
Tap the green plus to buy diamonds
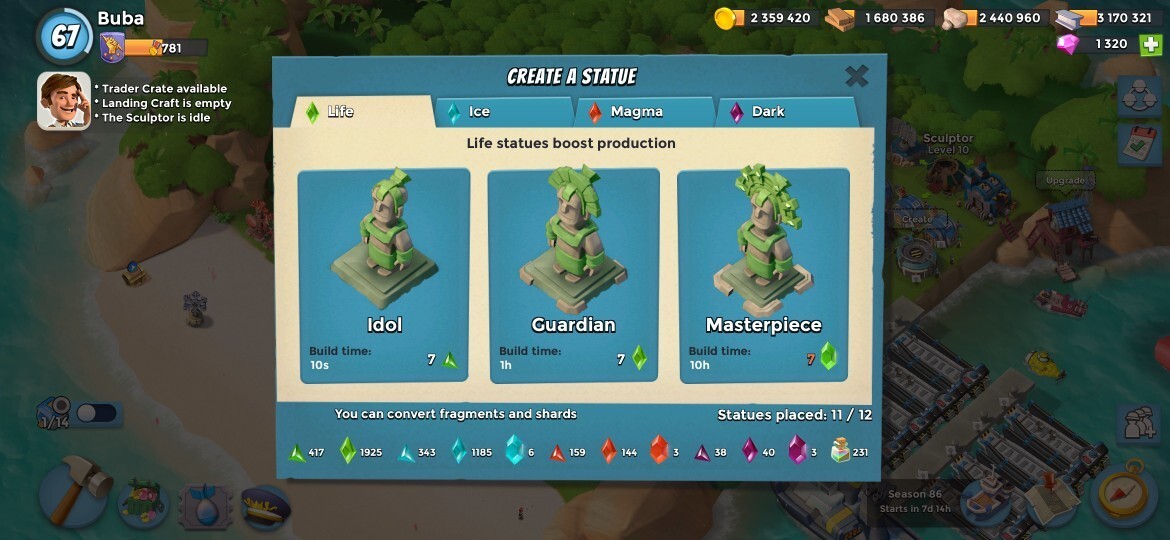pyautogui.click(x=1151, y=44)
